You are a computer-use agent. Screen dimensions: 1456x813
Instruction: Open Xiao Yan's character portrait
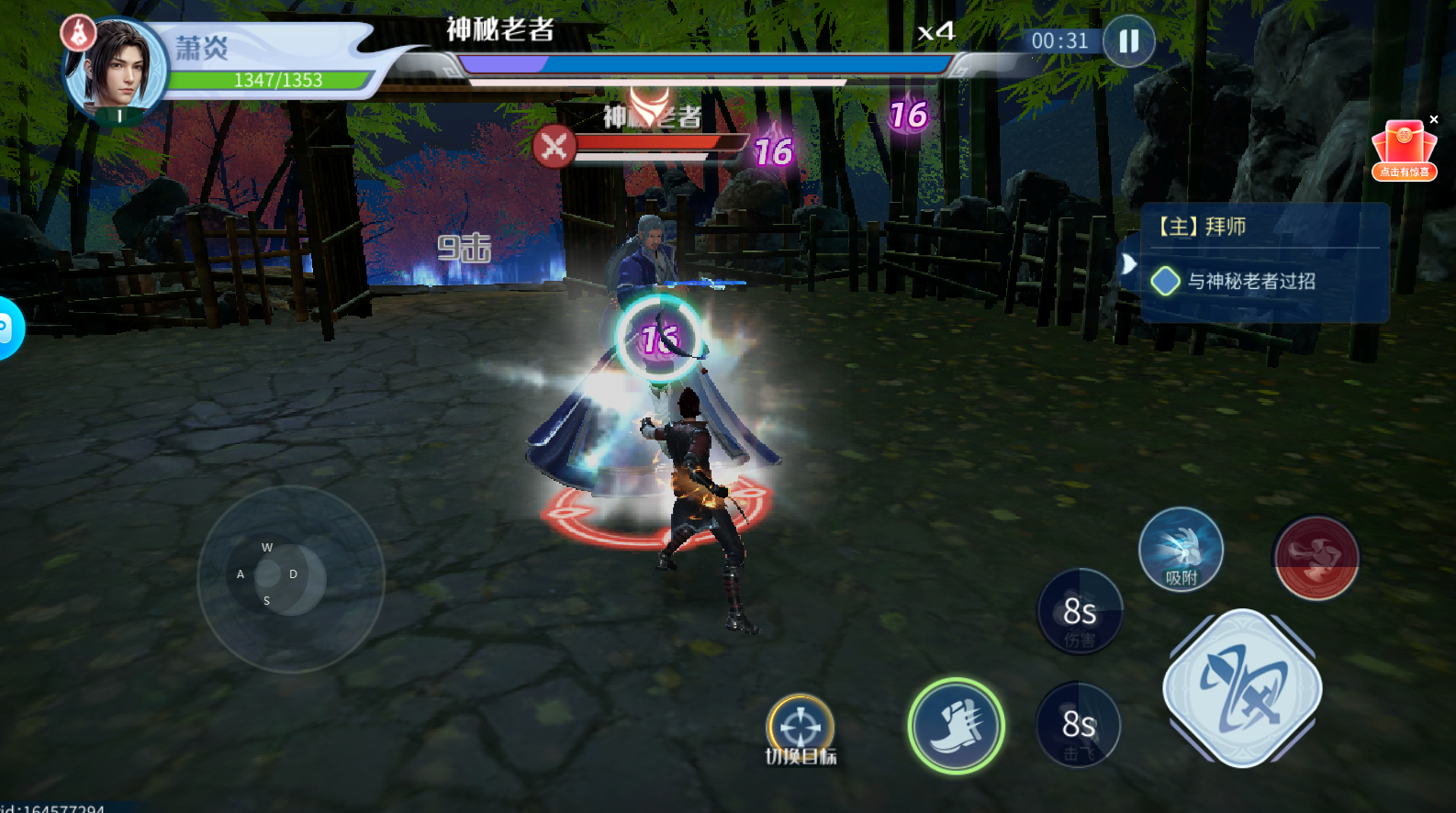(x=117, y=69)
